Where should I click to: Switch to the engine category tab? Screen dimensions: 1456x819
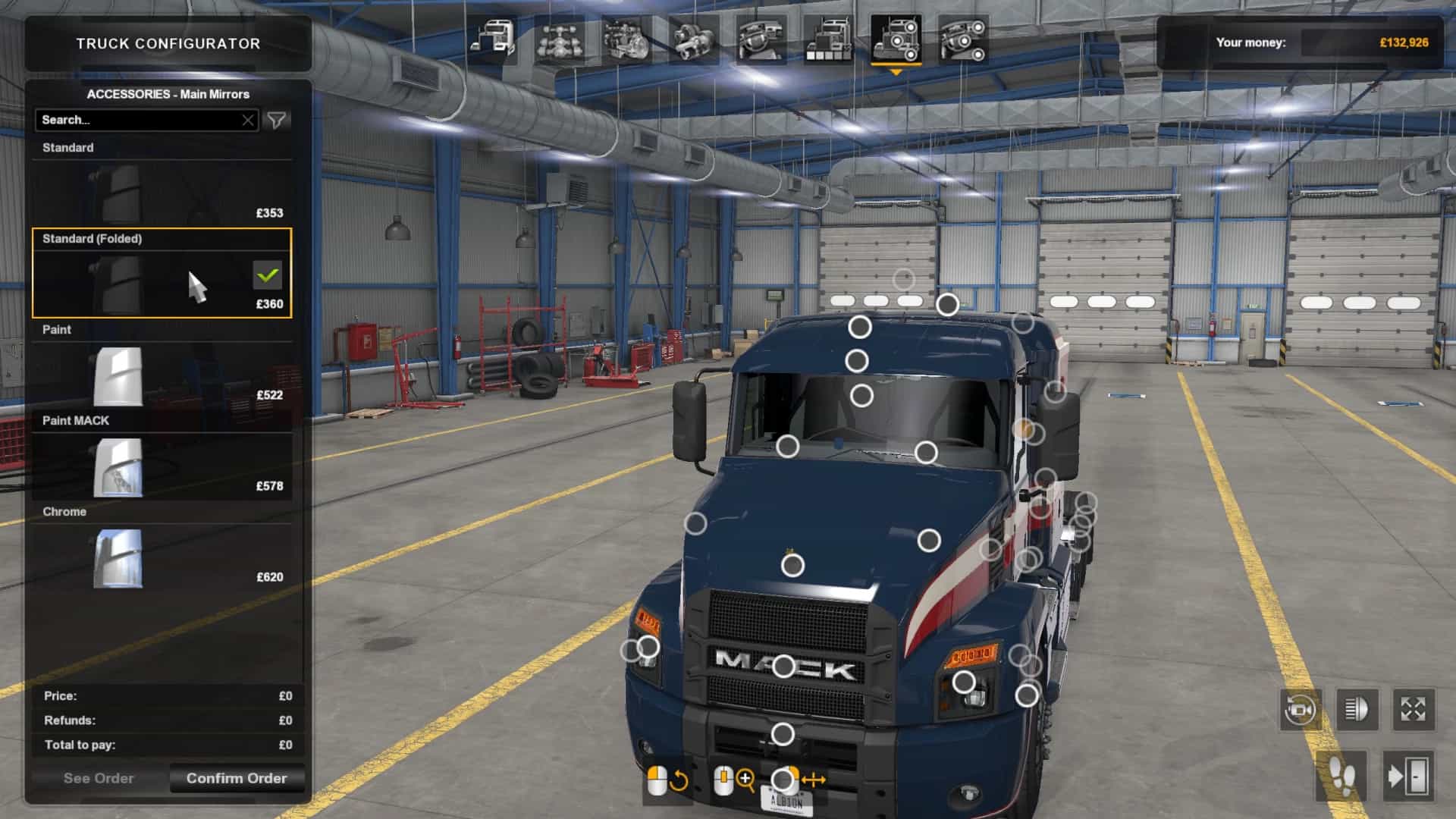click(626, 39)
